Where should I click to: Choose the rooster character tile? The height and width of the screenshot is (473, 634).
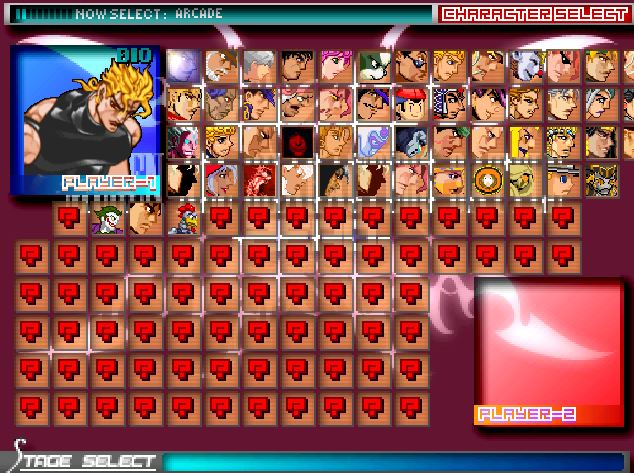(182, 217)
